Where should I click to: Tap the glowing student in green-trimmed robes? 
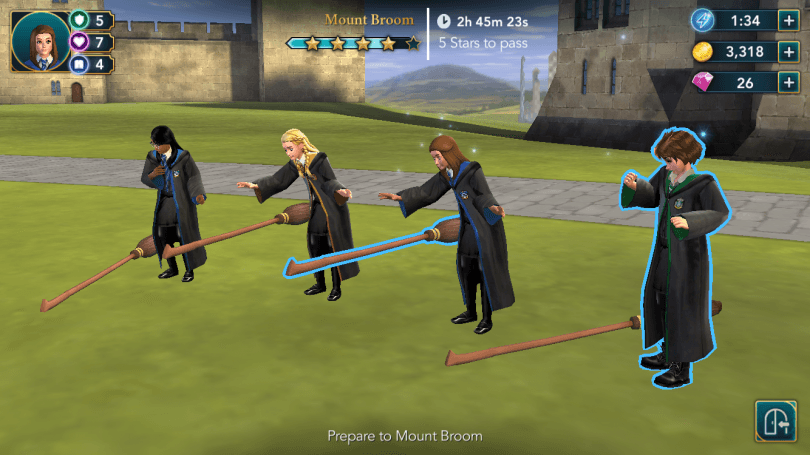[x=673, y=250]
